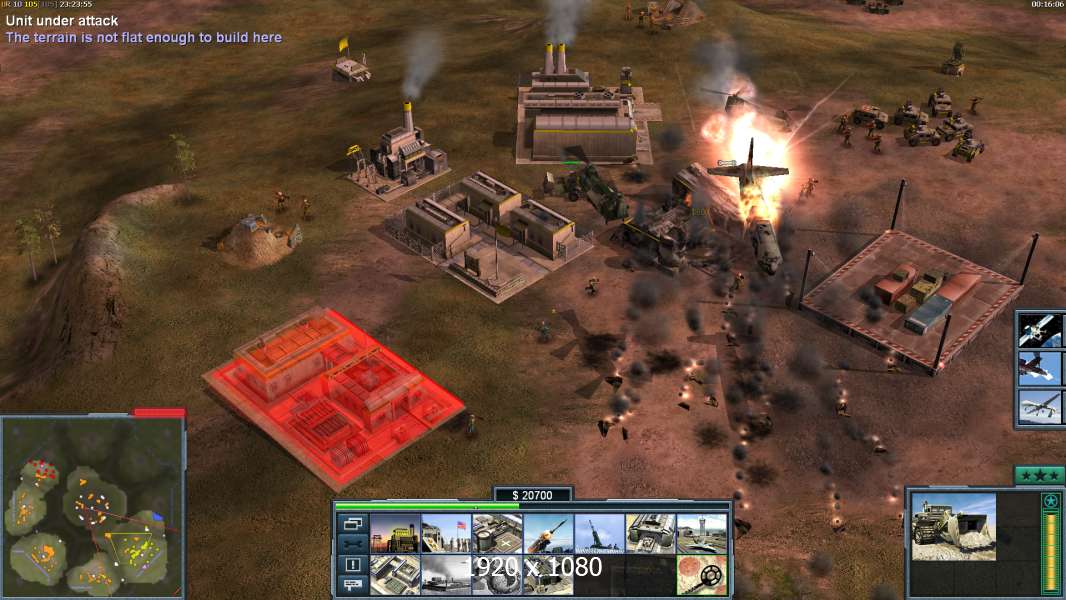
Task: Select the supply center helipad build icon
Action: click(497, 533)
